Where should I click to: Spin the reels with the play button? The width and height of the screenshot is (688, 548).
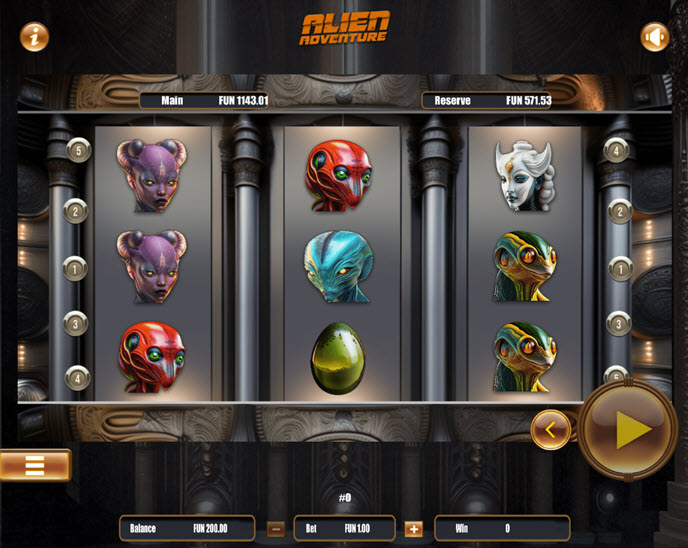coord(627,430)
